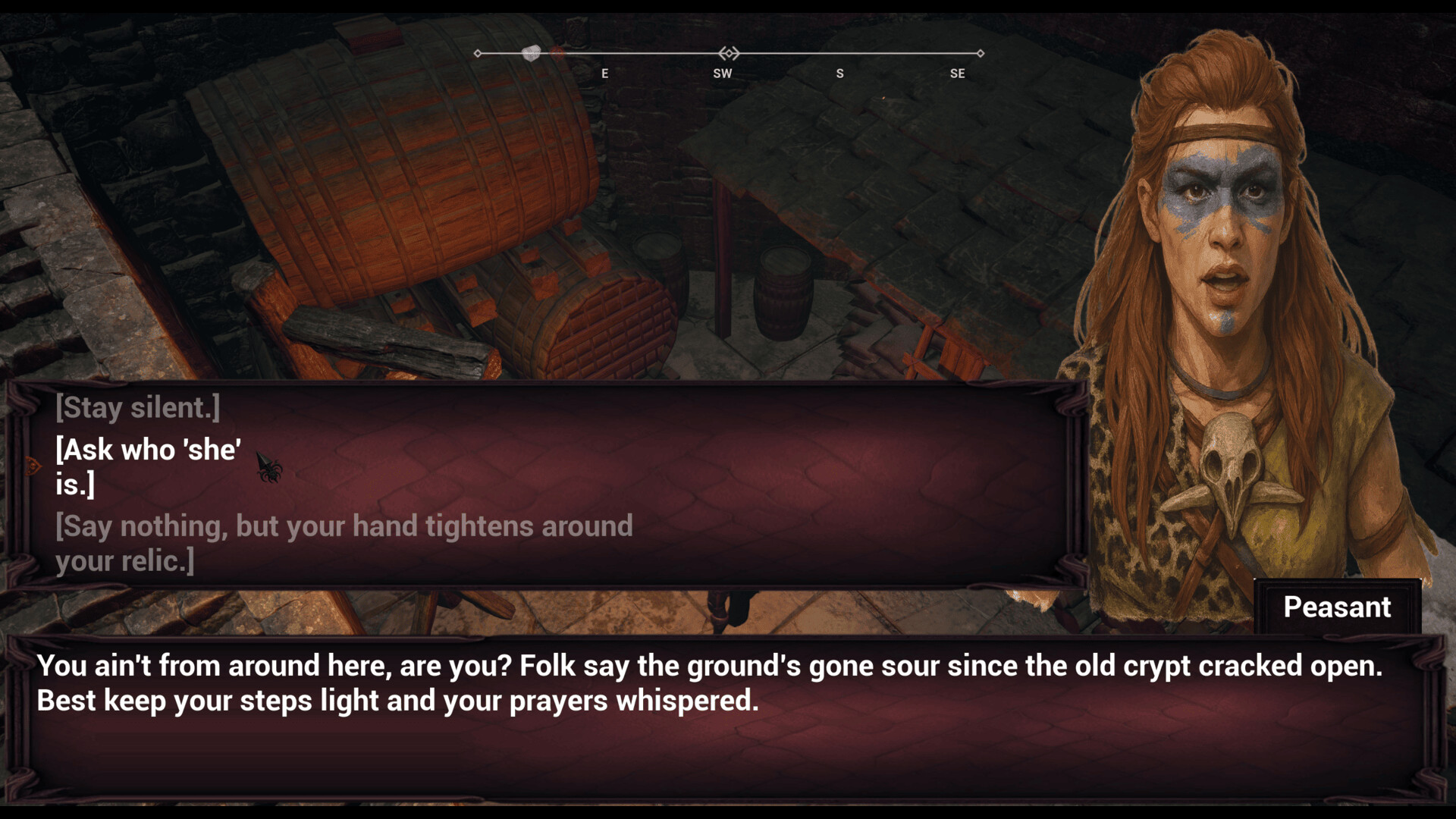Click the Peasant name plate
This screenshot has height=819, width=1456.
click(x=1337, y=607)
